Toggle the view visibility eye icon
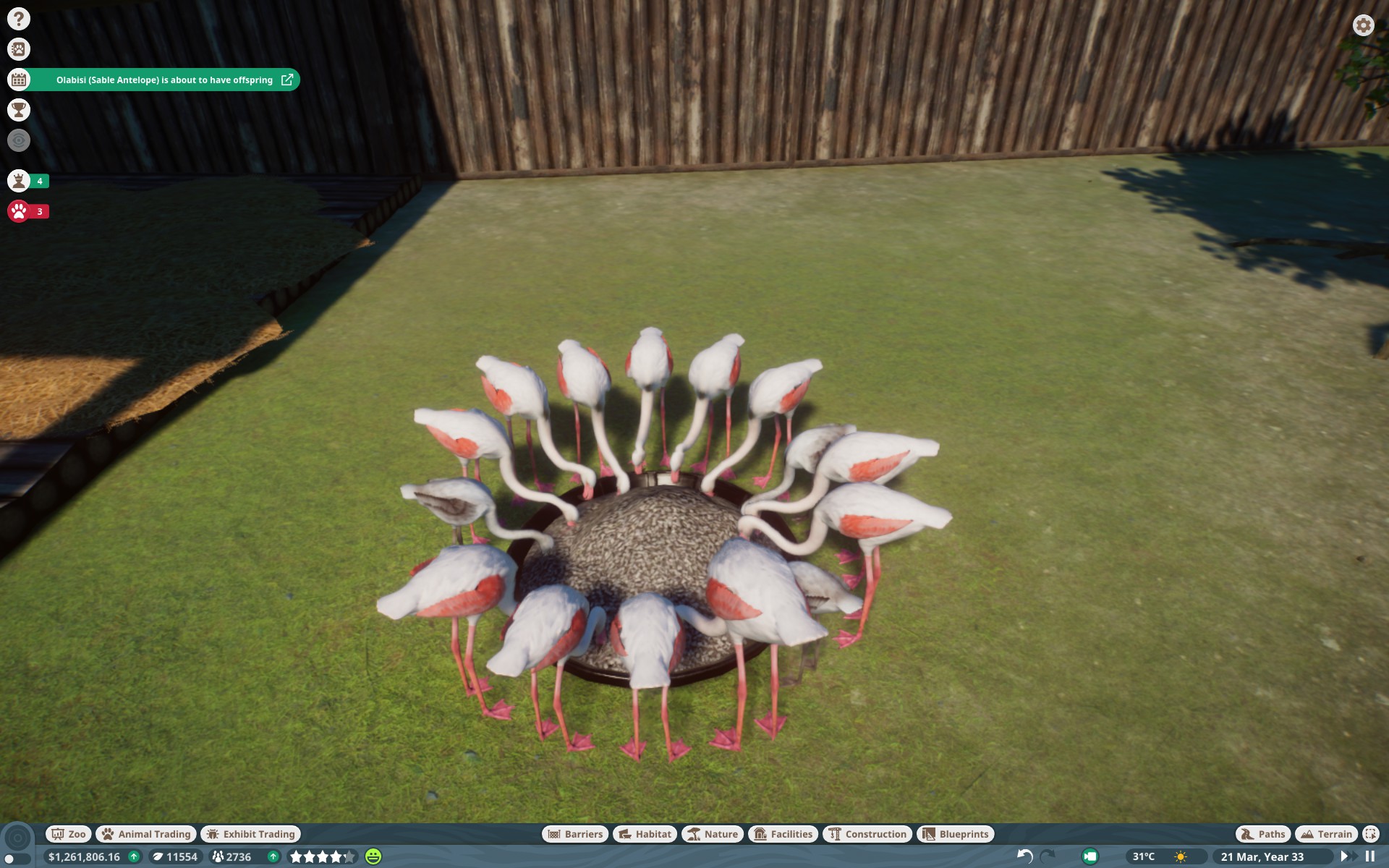This screenshot has height=868, width=1389. tap(18, 141)
